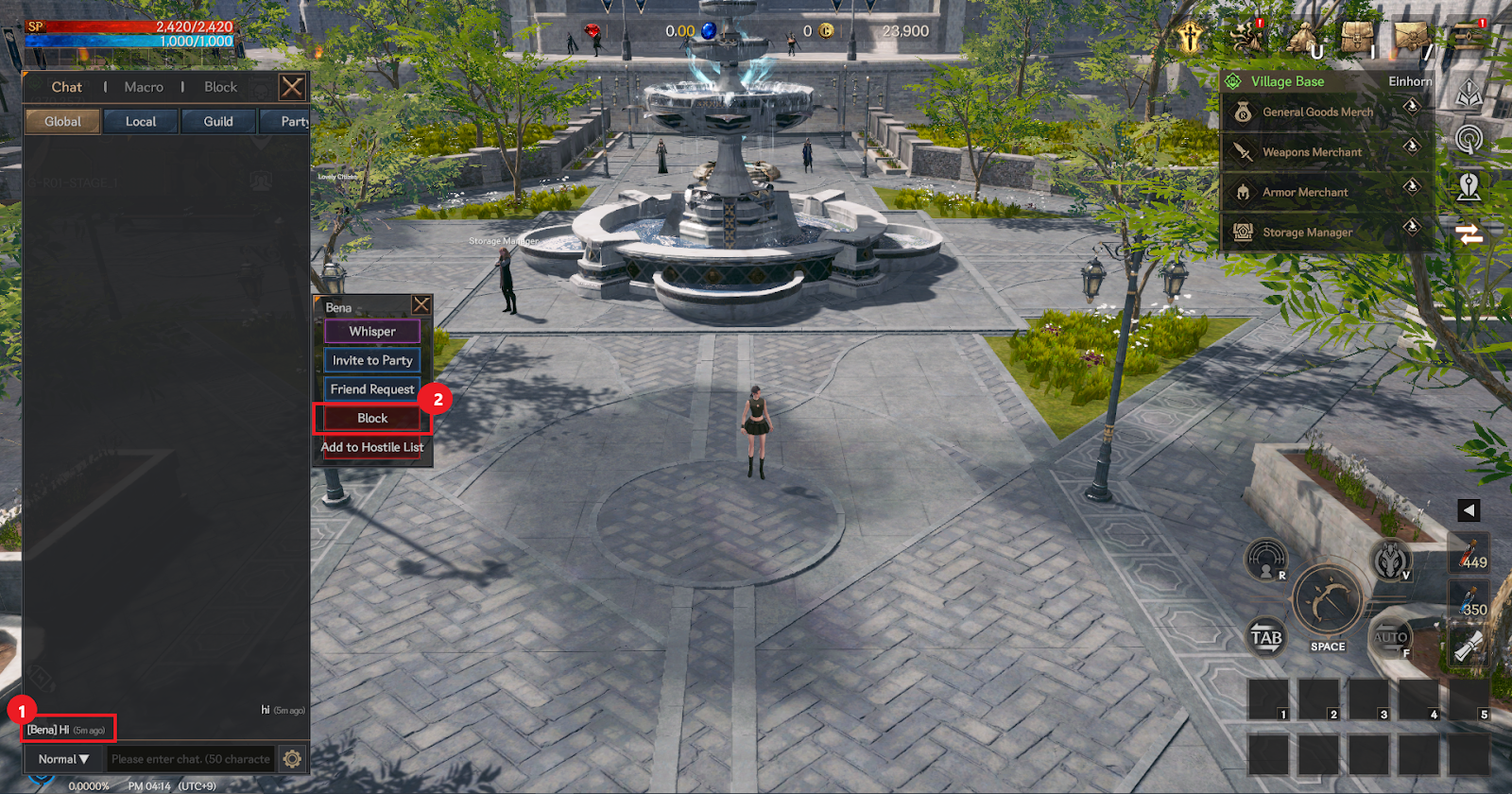The height and width of the screenshot is (794, 1512).
Task: Open the Normal chat type dropdown
Action: click(63, 759)
